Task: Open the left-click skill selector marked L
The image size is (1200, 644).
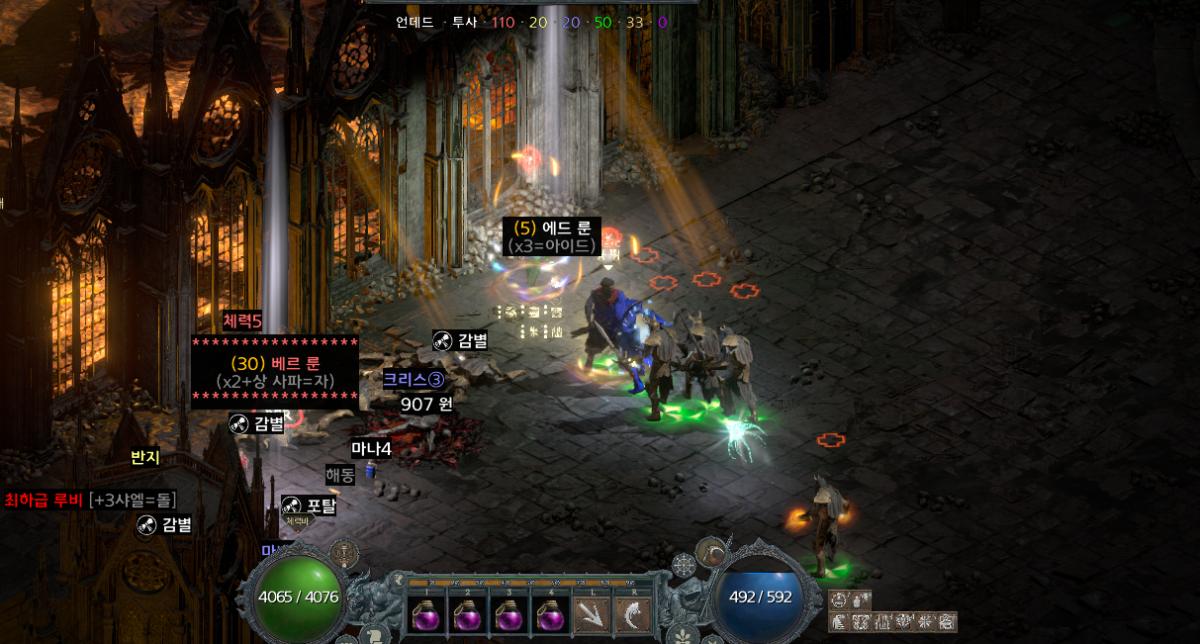Action: pyautogui.click(x=591, y=613)
